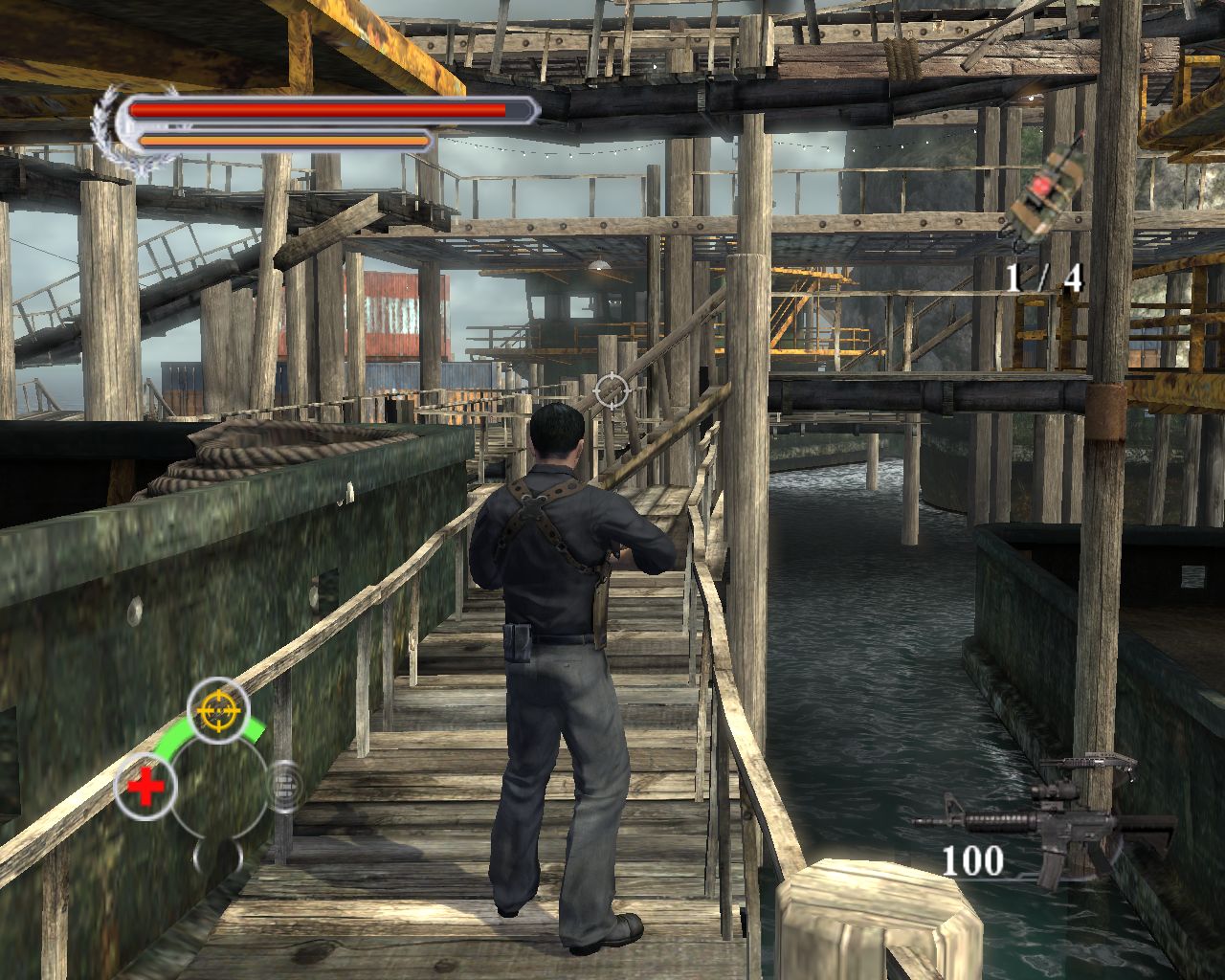Use the red cross health boost ability
The image size is (1225, 980).
click(145, 789)
